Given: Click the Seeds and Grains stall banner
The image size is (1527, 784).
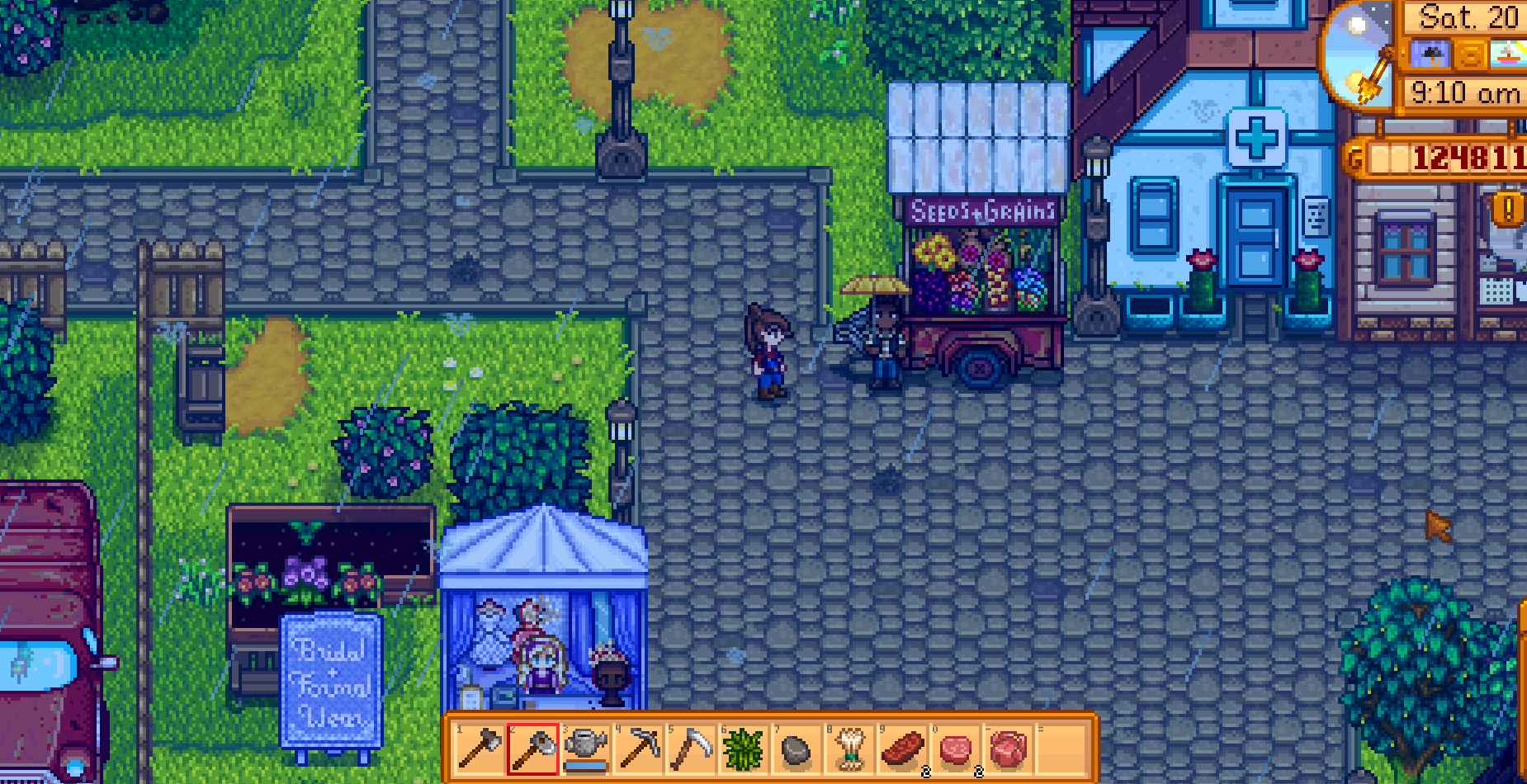Looking at the screenshot, I should (x=985, y=210).
